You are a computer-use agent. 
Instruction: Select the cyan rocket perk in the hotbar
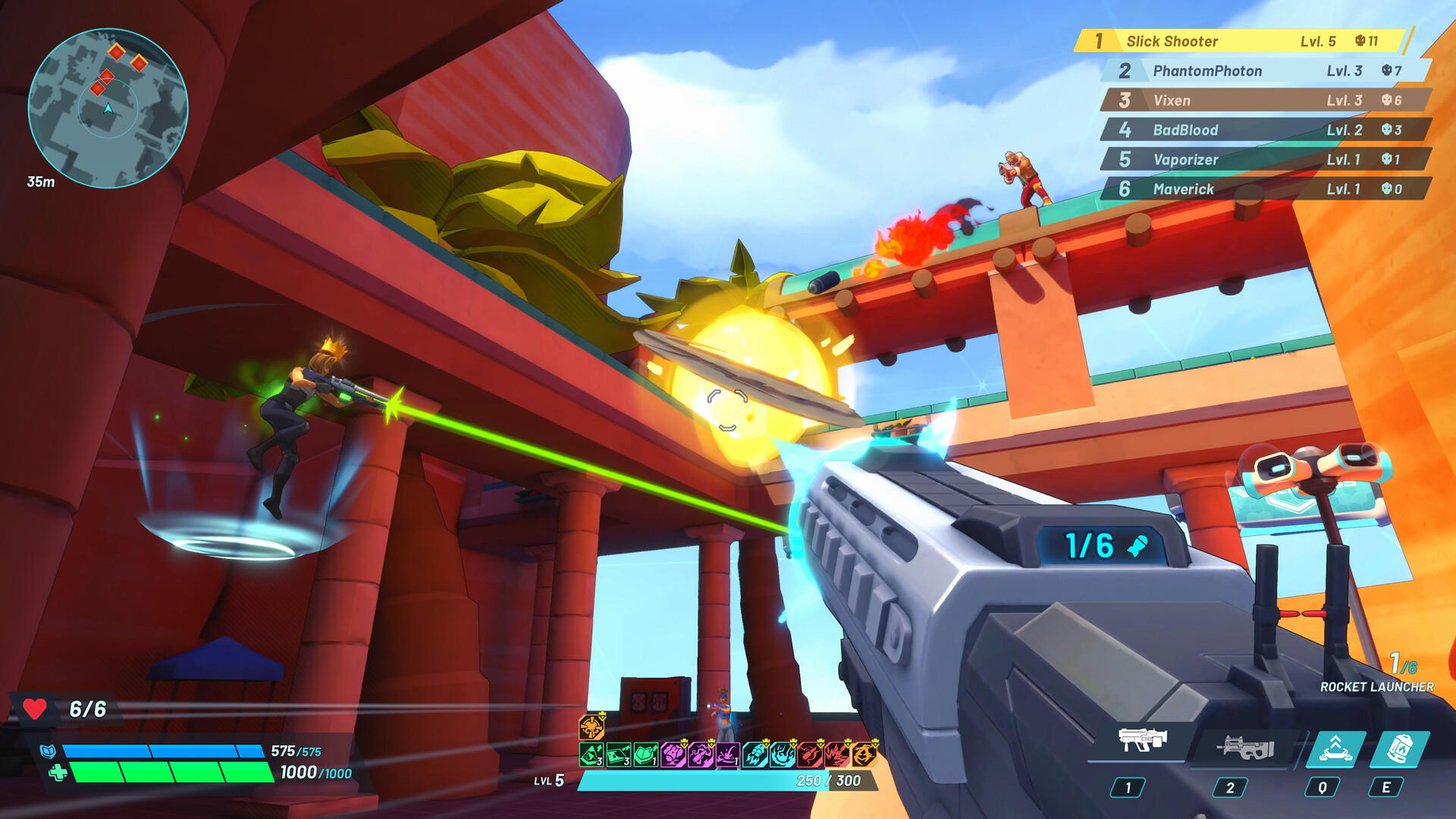pyautogui.click(x=757, y=755)
